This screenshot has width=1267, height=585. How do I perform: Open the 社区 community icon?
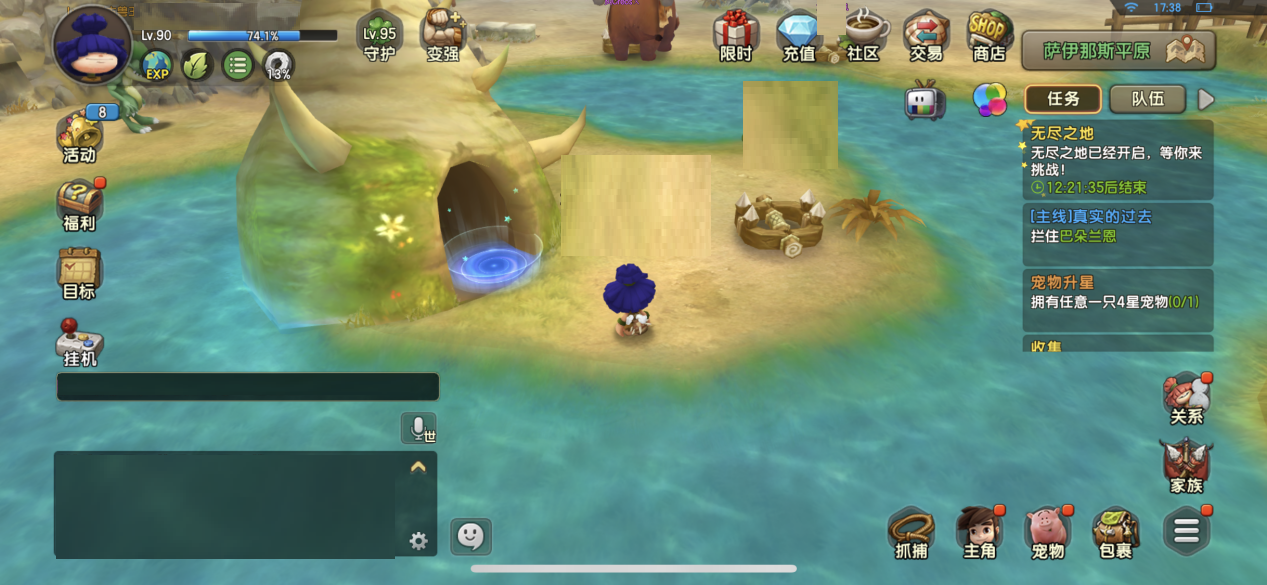pyautogui.click(x=862, y=36)
